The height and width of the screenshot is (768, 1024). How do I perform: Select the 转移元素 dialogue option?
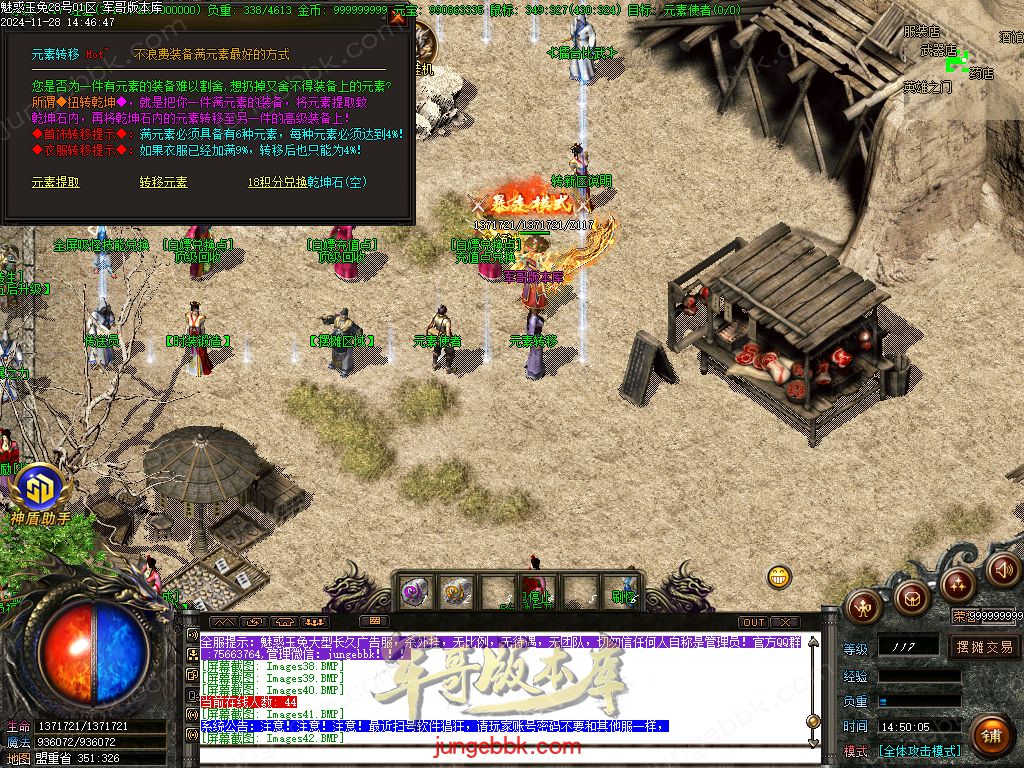pyautogui.click(x=163, y=182)
